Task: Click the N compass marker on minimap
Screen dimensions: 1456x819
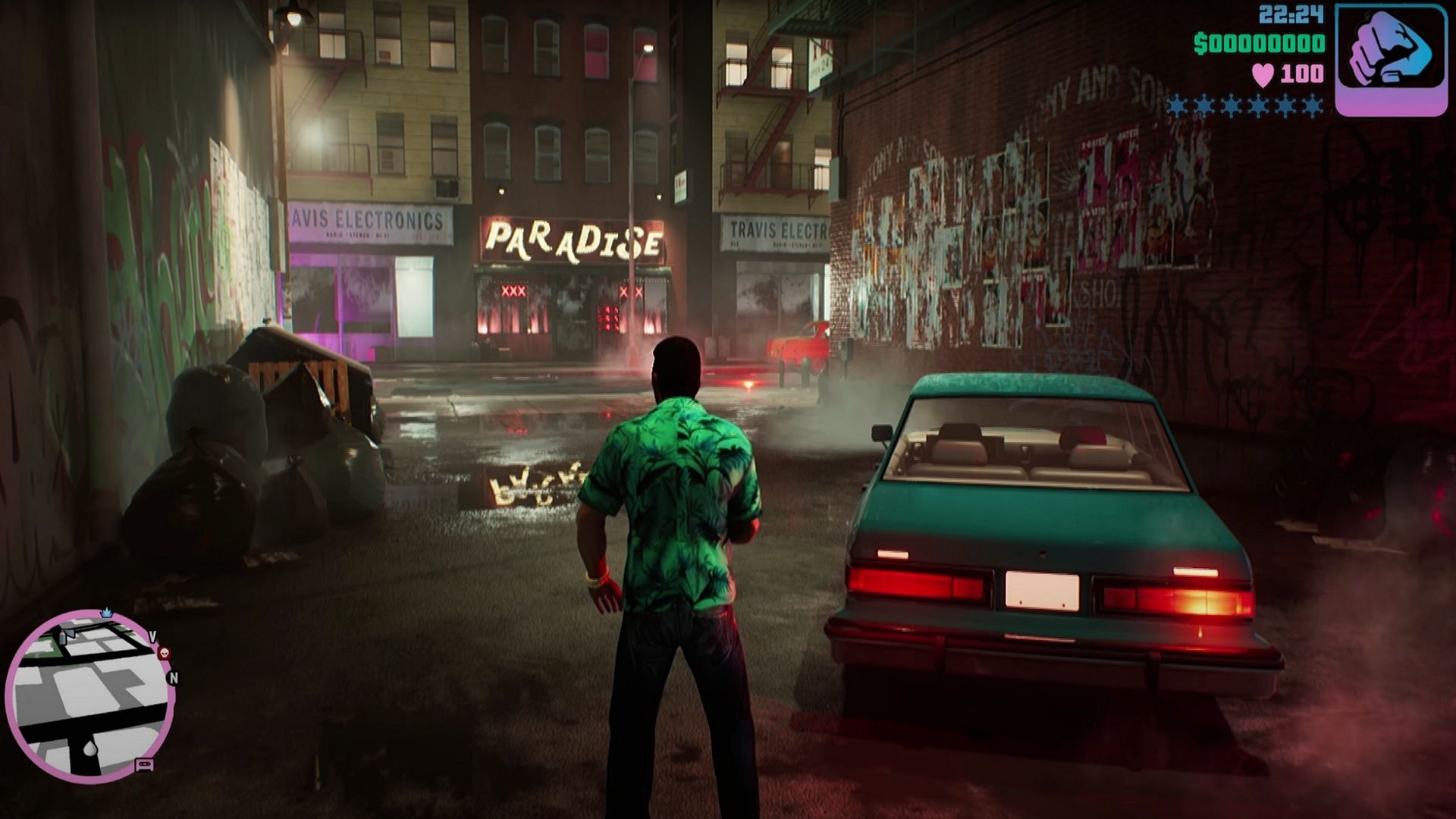Action: 173,678
